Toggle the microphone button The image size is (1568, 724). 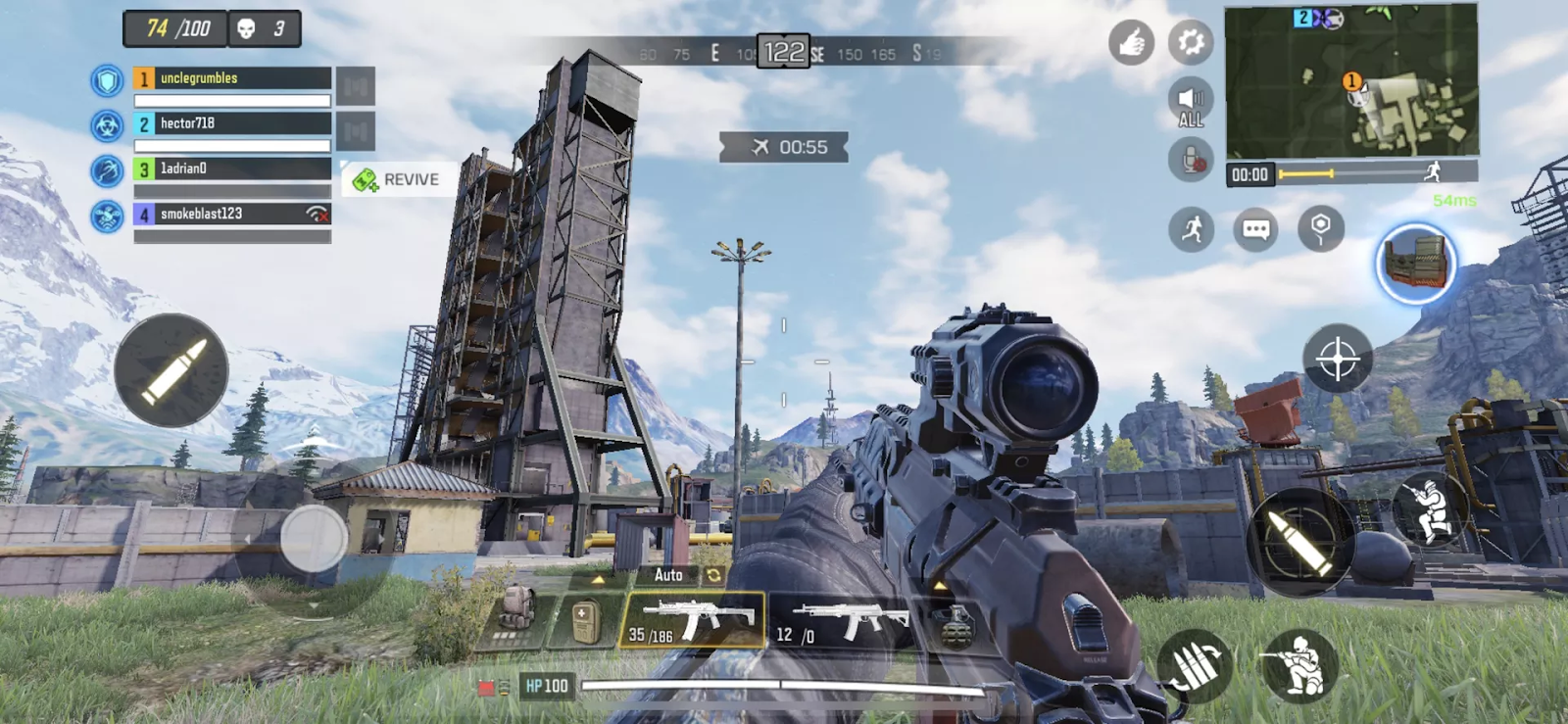1191,160
